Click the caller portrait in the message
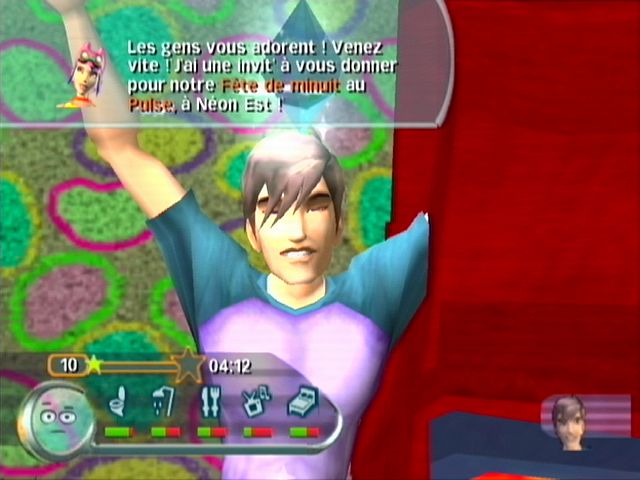640x480 pixels. click(x=86, y=75)
